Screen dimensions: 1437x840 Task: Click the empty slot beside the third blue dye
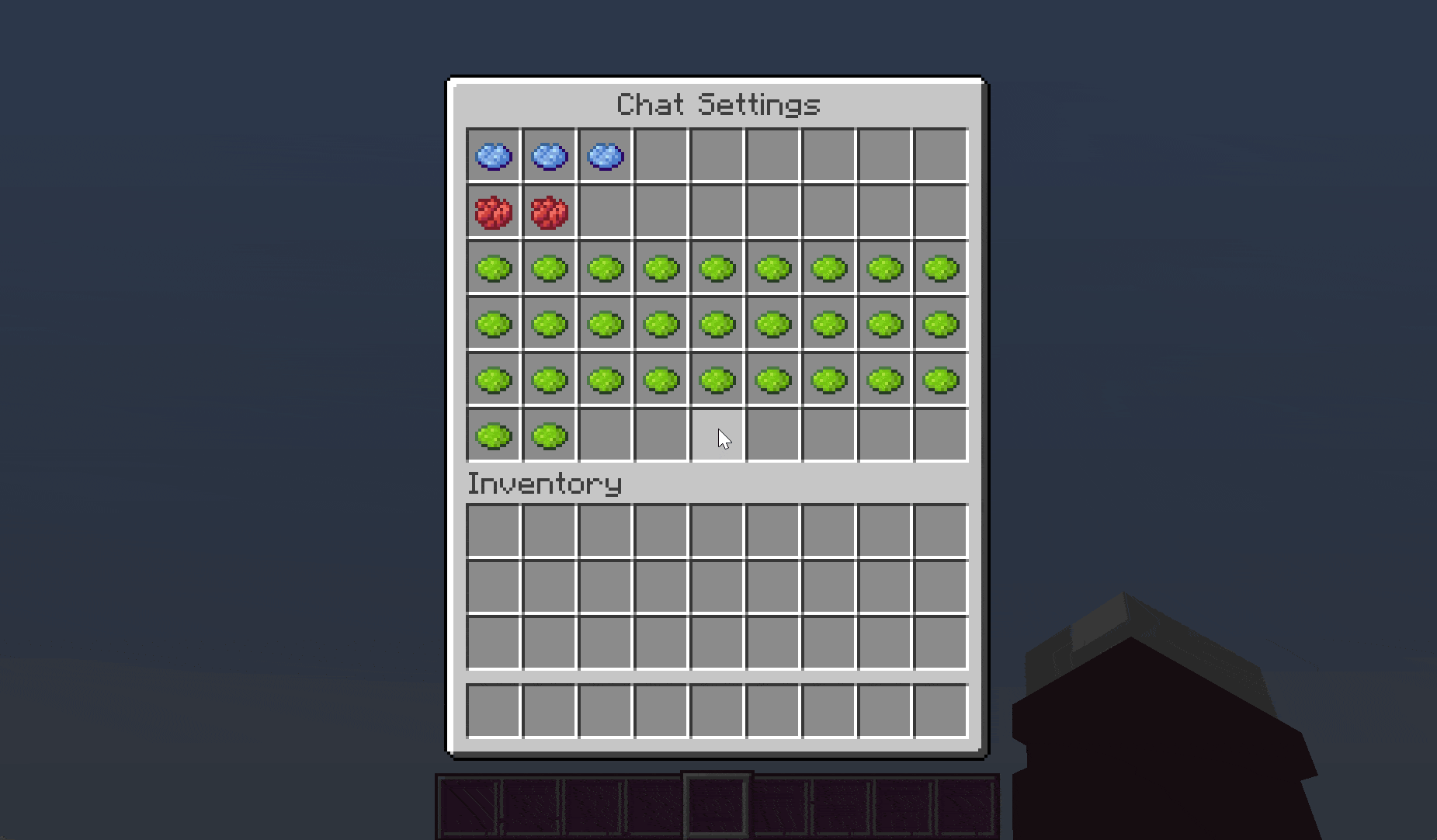[x=661, y=156]
